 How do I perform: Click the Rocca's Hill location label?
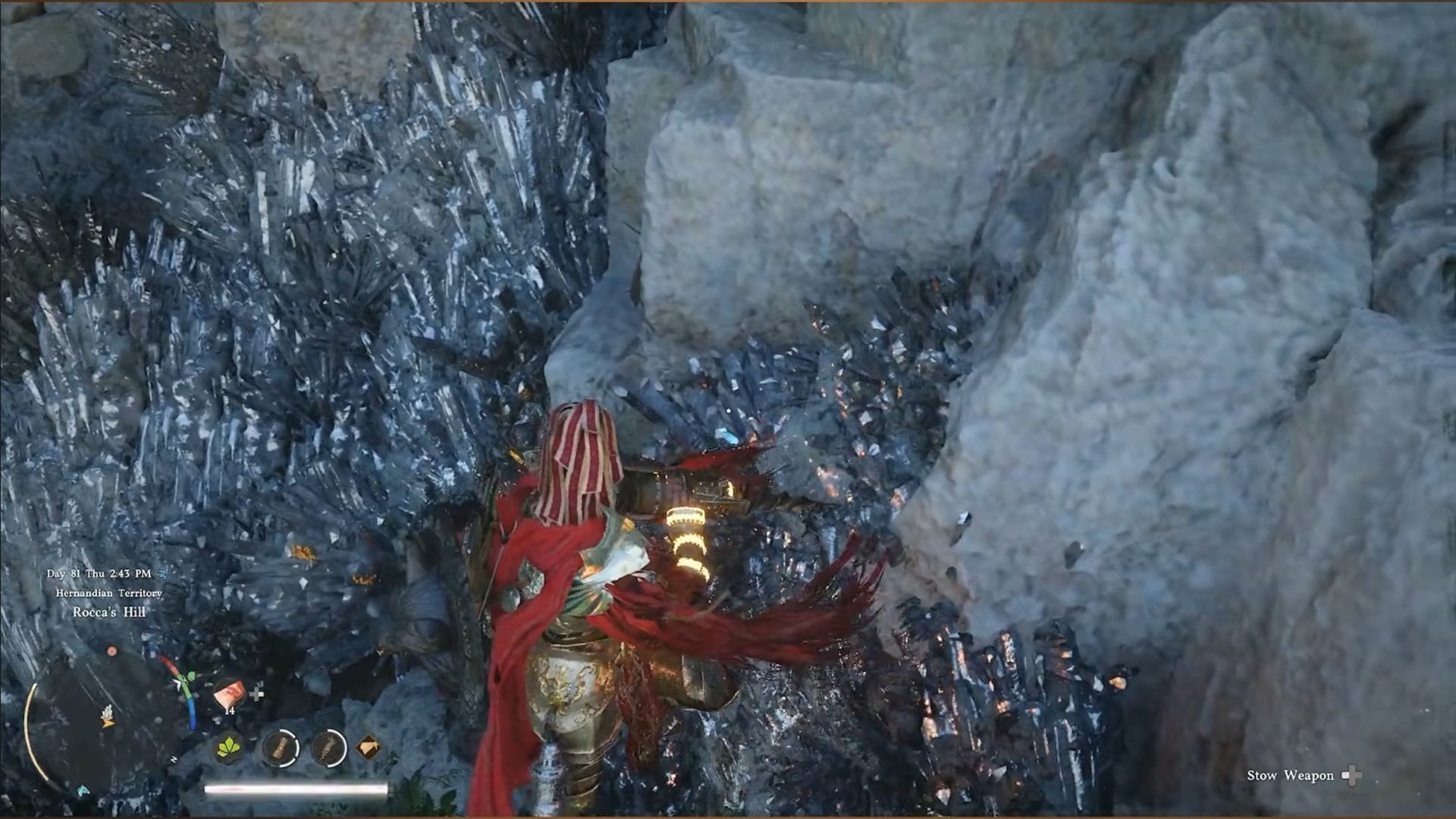[x=109, y=611]
